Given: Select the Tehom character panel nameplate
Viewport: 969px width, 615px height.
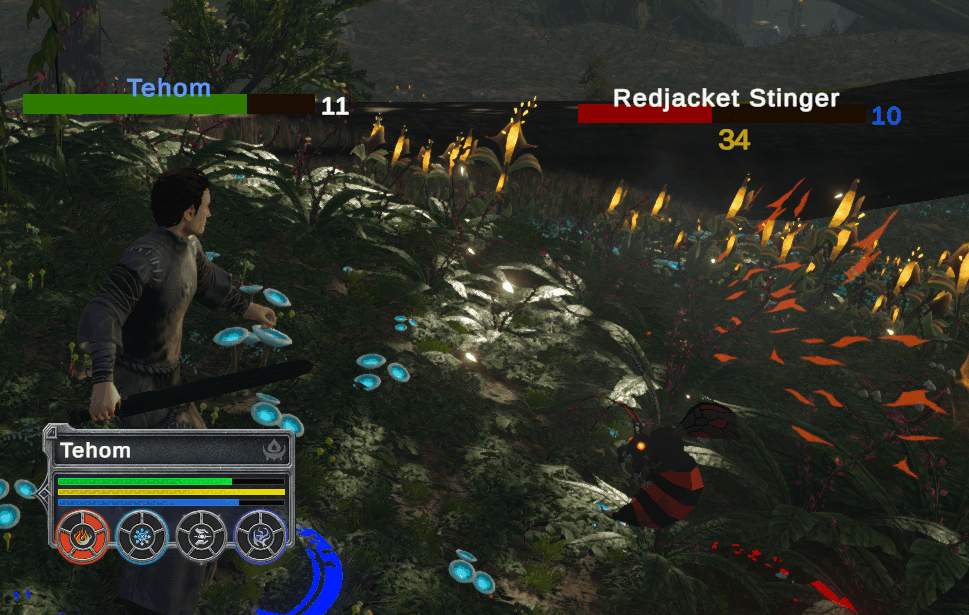Looking at the screenshot, I should tap(96, 450).
